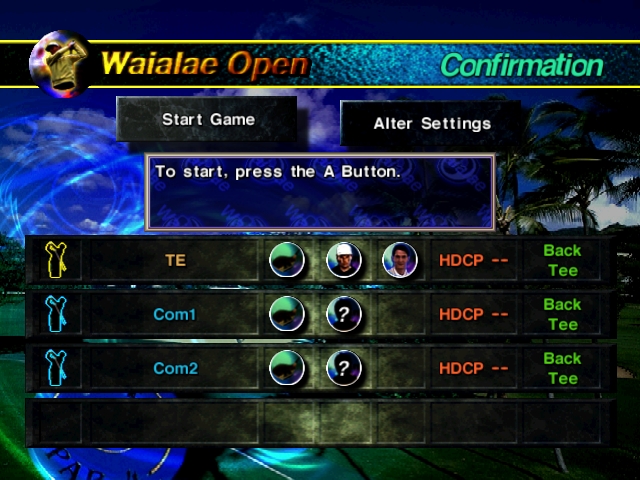Toggle Com1's Back Tee option
The height and width of the screenshot is (480, 640).
(x=562, y=315)
